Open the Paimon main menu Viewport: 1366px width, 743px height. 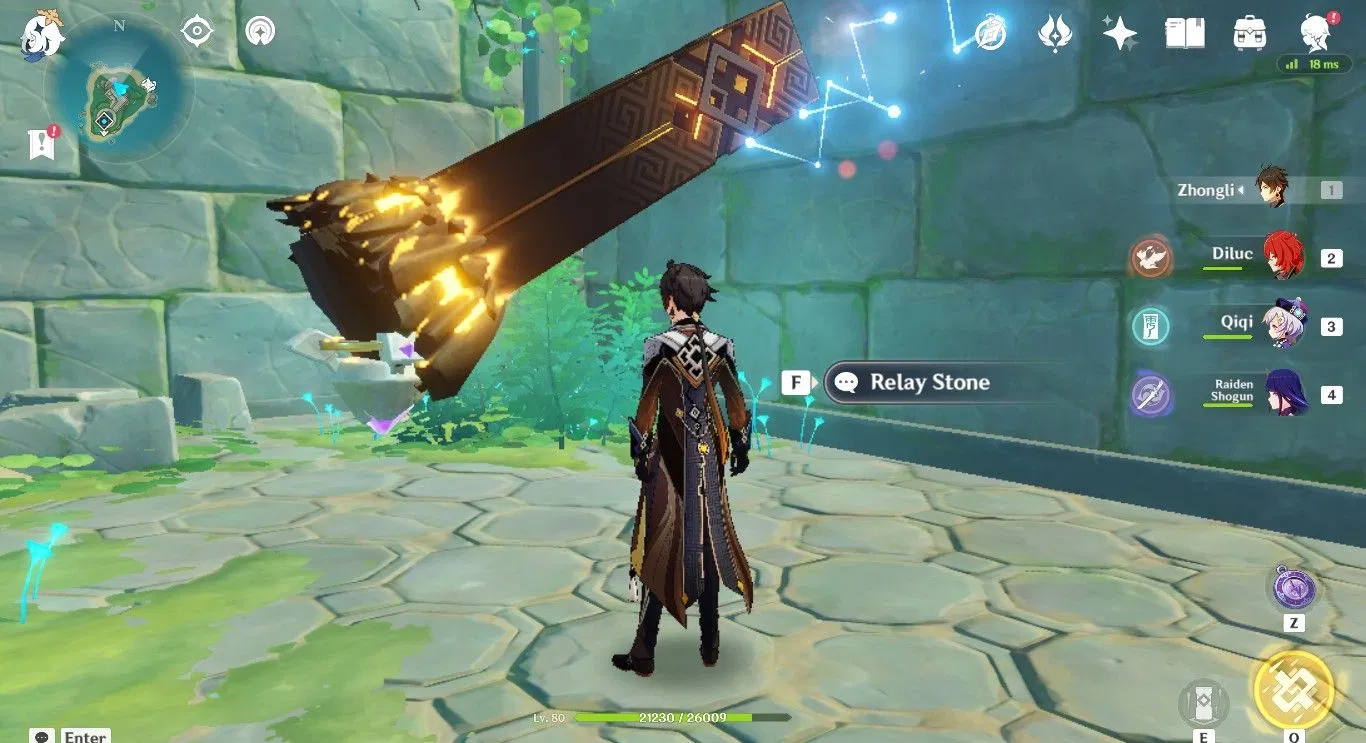point(42,32)
